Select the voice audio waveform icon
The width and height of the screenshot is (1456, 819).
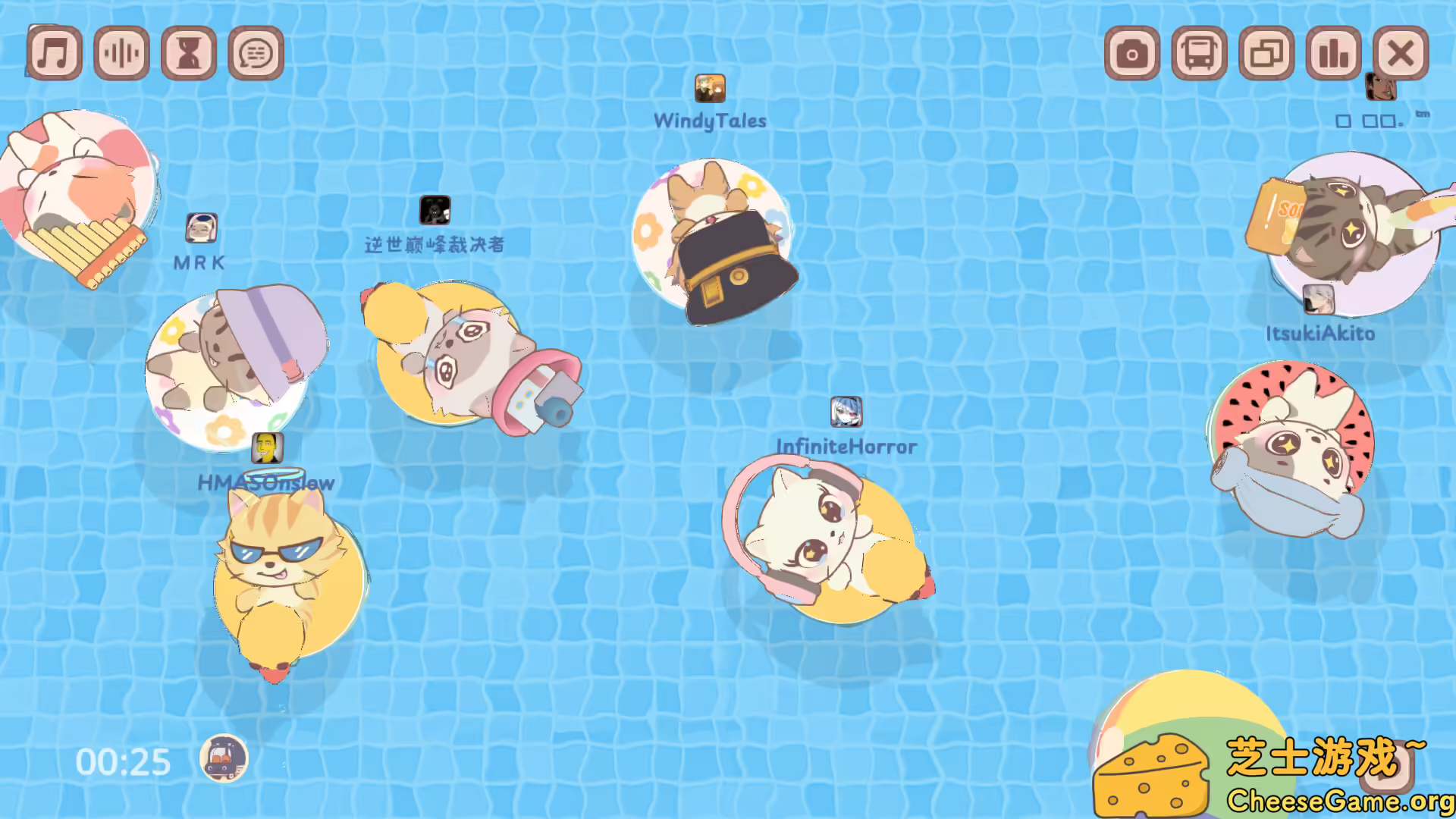(x=121, y=53)
